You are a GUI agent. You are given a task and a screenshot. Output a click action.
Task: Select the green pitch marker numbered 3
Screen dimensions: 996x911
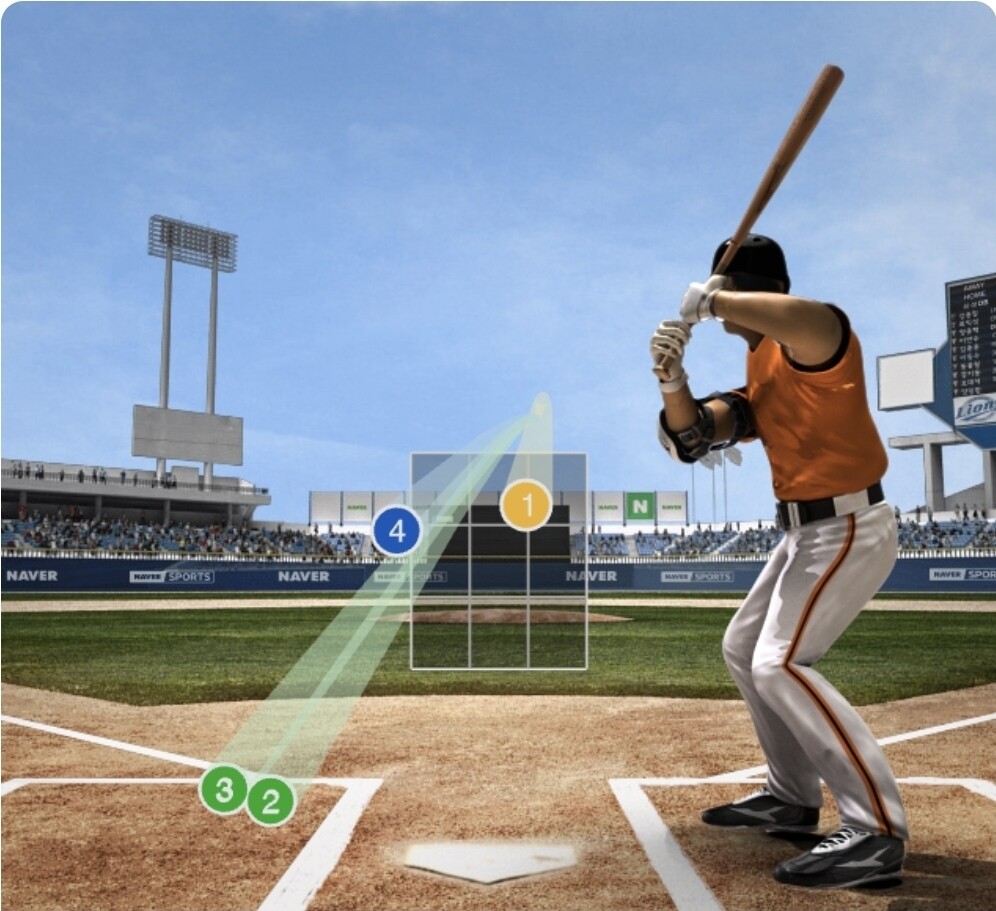pyautogui.click(x=224, y=790)
